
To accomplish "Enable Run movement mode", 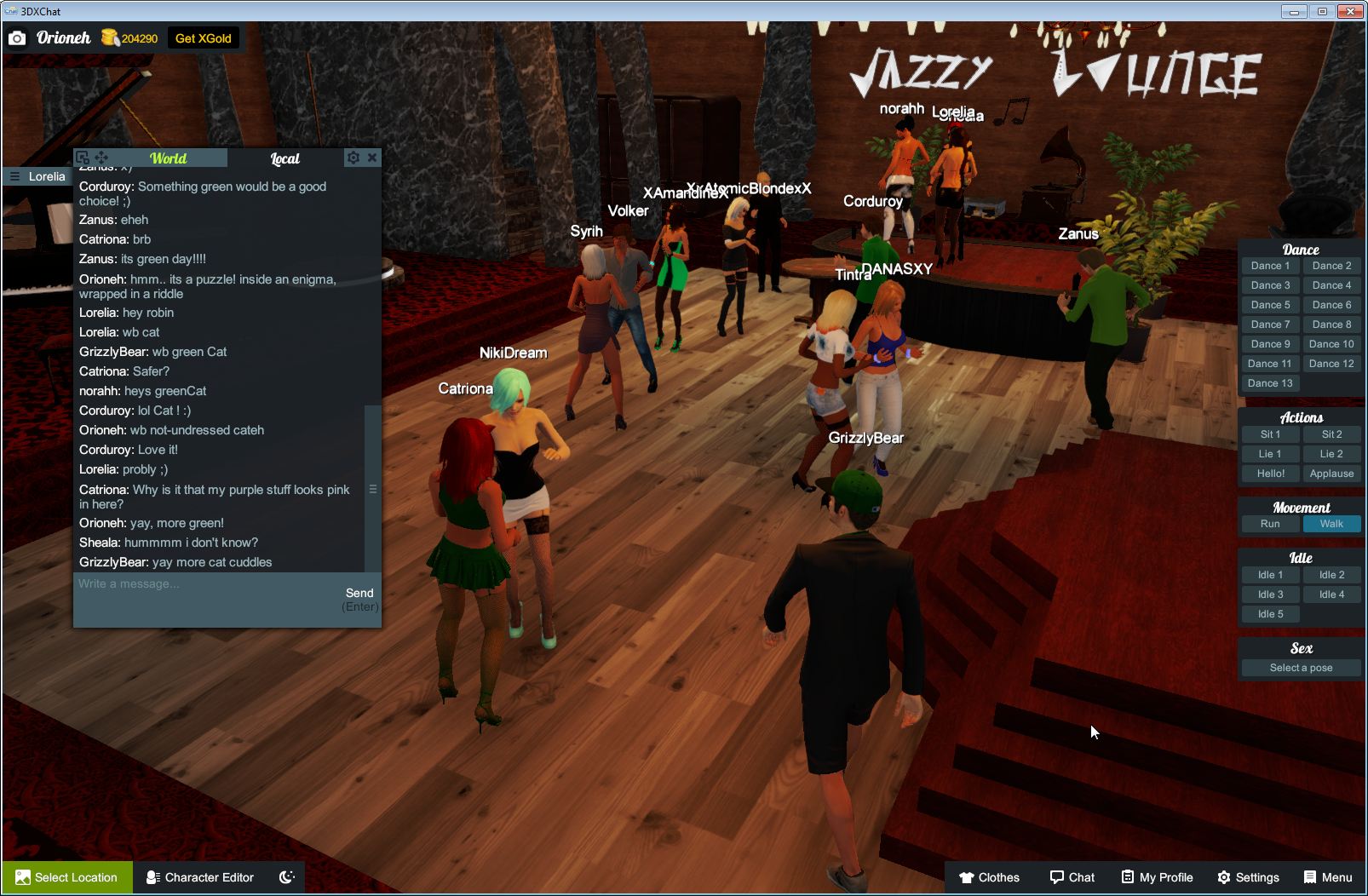I will 1270,524.
